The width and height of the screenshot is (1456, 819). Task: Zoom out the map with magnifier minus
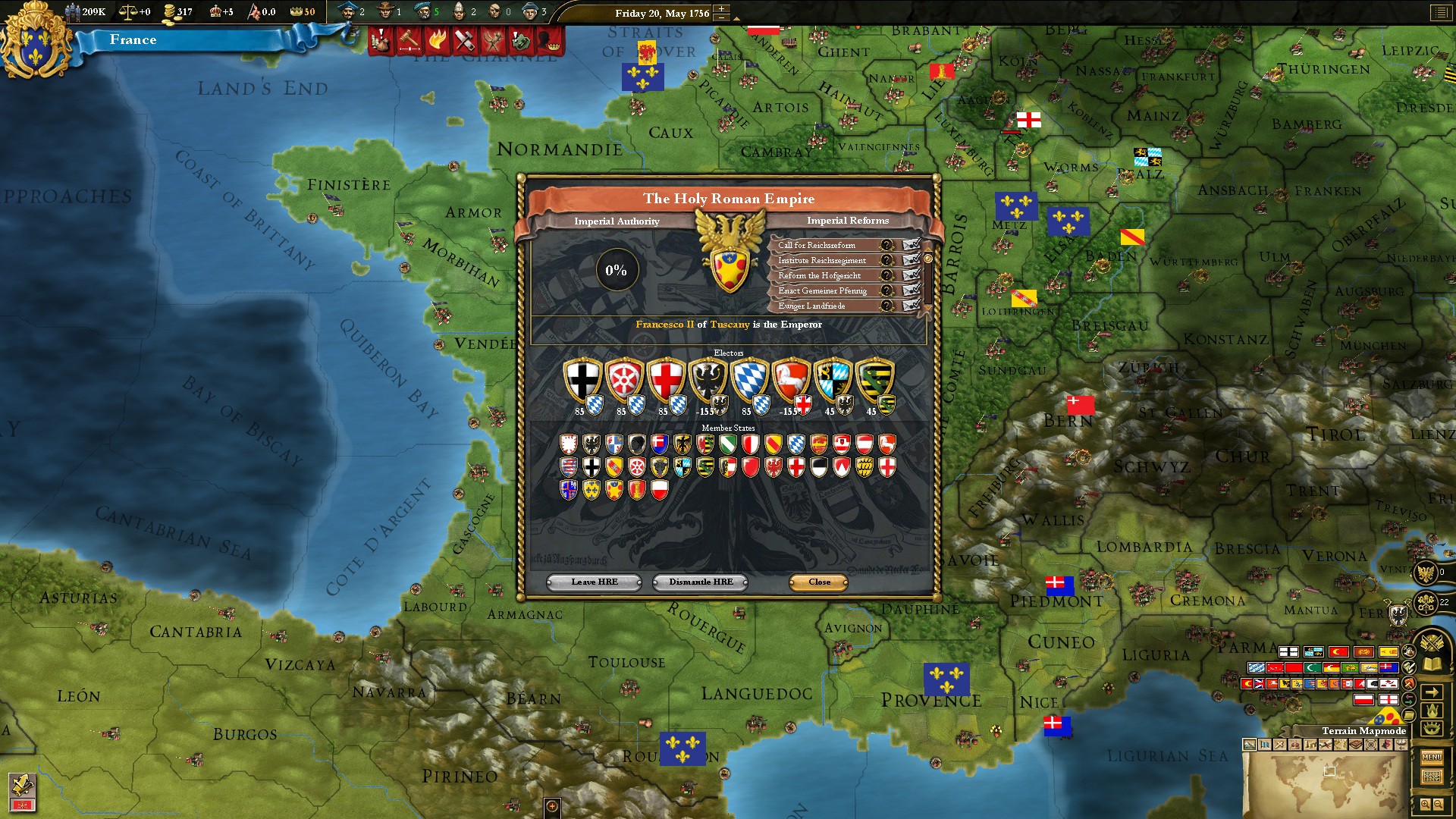pyautogui.click(x=1439, y=805)
